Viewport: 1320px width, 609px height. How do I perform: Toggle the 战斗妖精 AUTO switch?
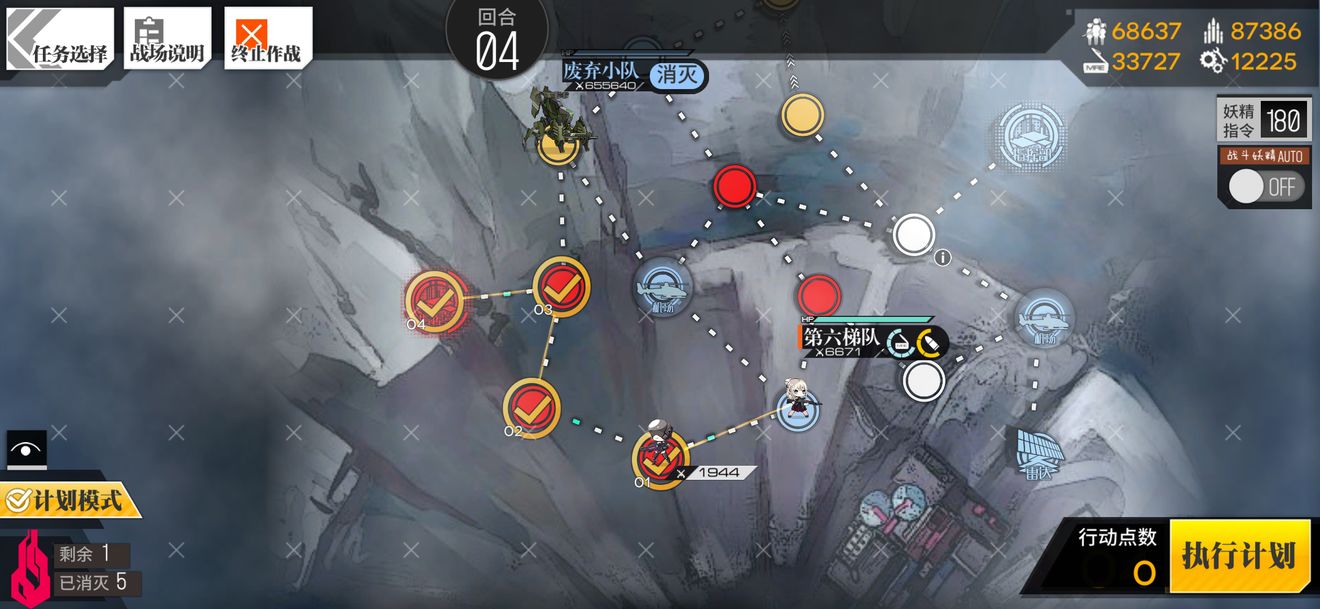tap(1267, 186)
